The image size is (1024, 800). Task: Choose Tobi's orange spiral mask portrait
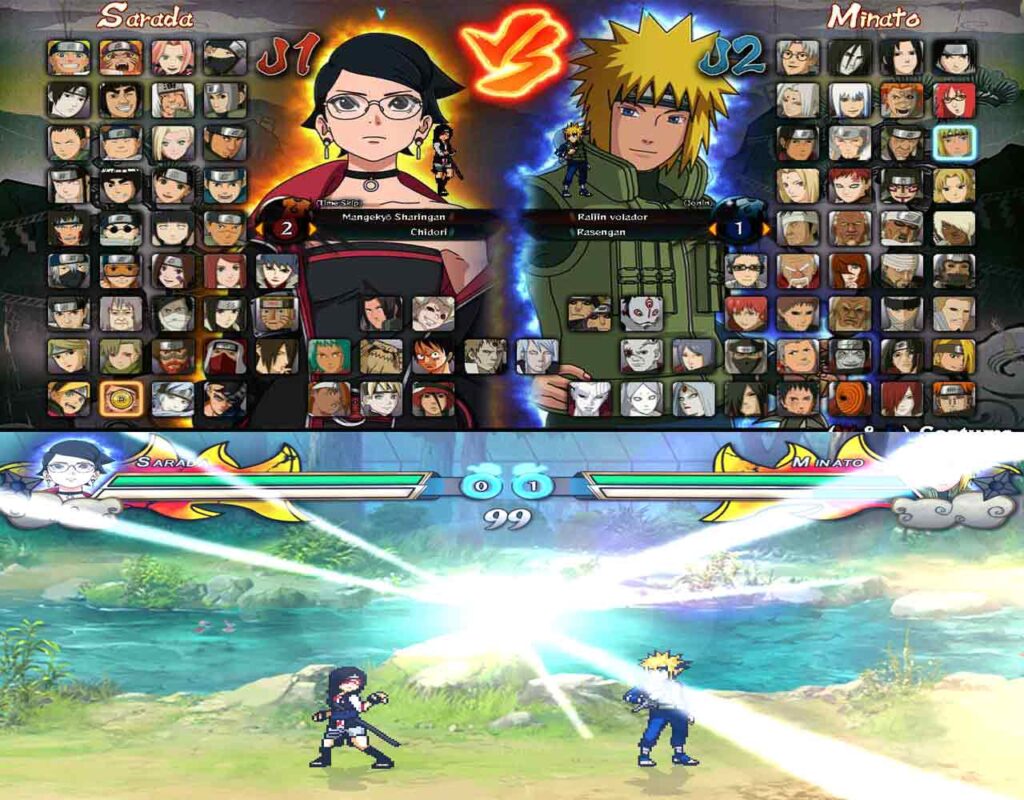pyautogui.click(x=850, y=398)
